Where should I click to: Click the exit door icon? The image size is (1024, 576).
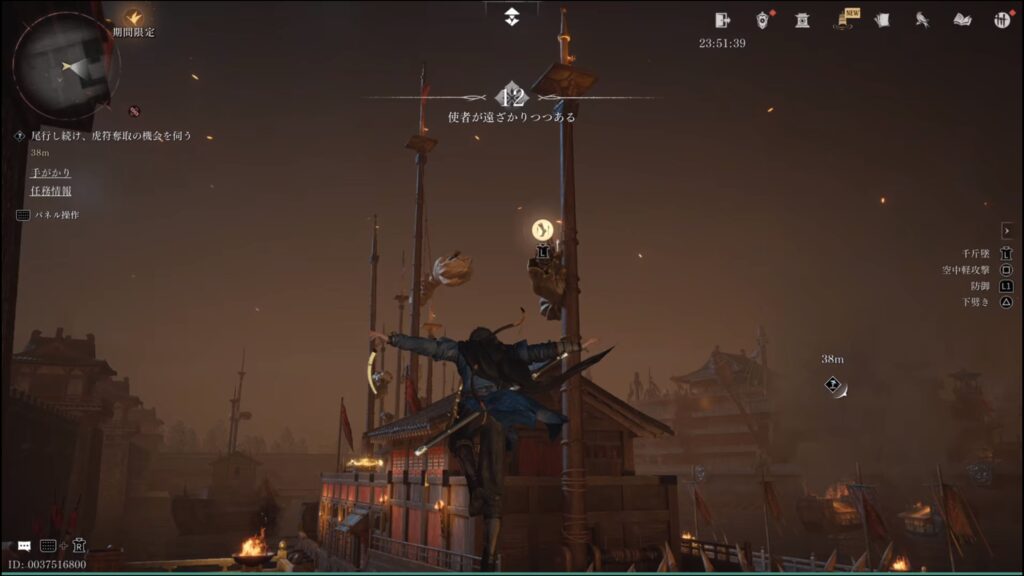coord(723,20)
